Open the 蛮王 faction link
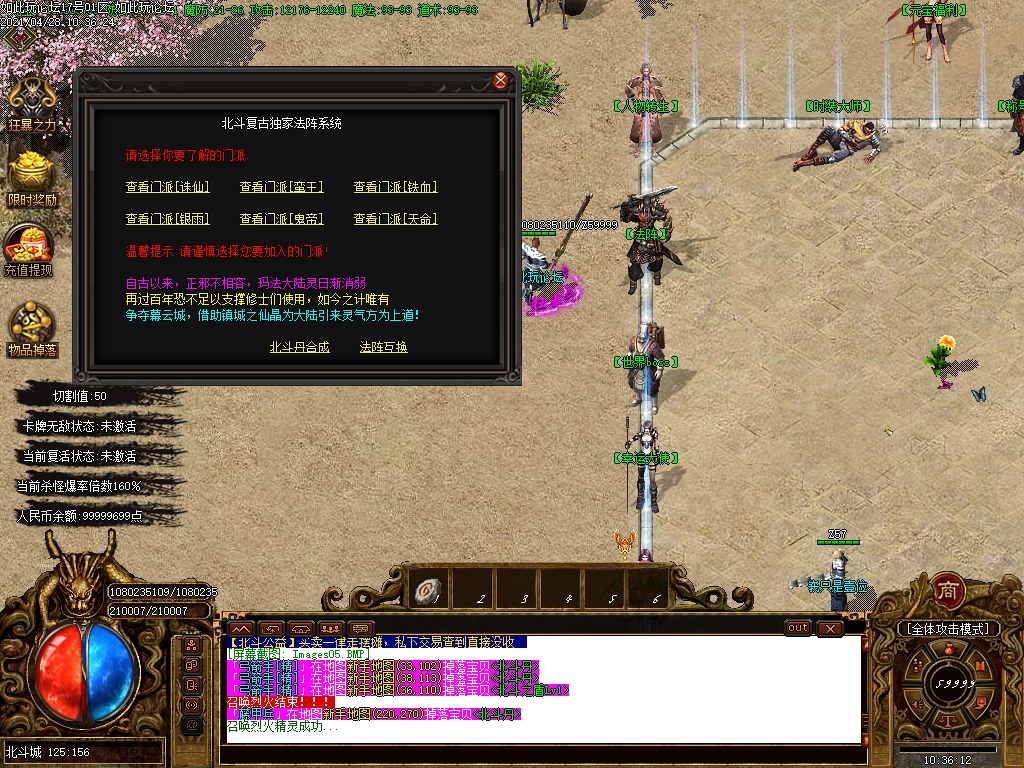Viewport: 1024px width, 768px height. (282, 187)
